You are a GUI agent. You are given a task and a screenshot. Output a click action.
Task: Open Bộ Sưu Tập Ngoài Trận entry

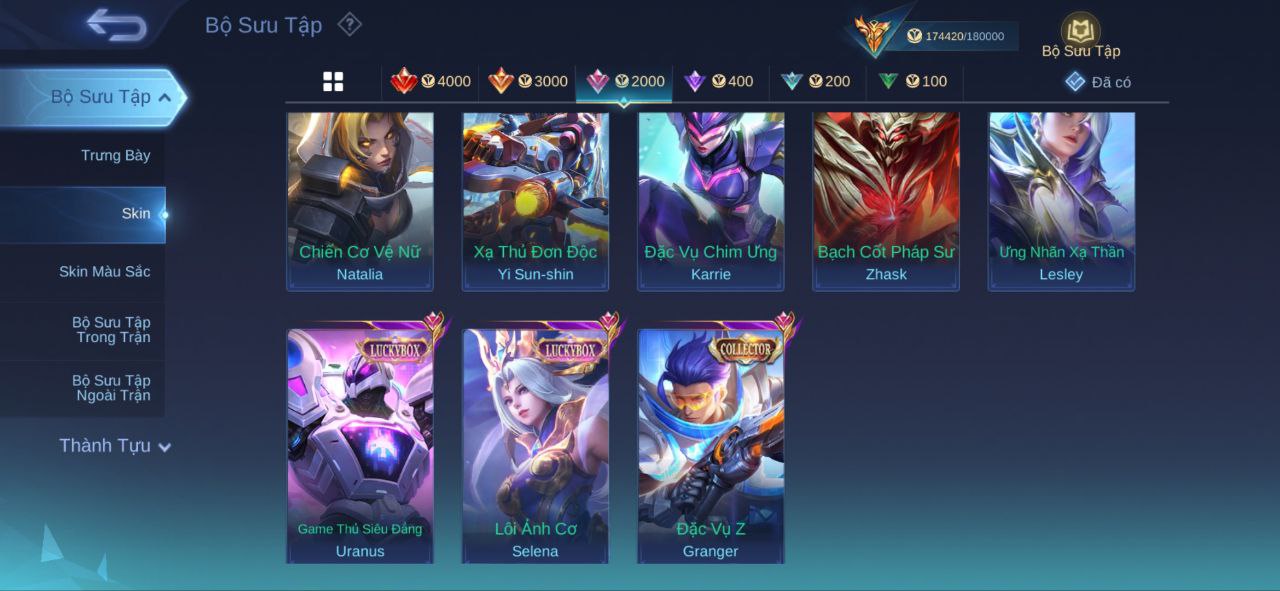[x=110, y=388]
